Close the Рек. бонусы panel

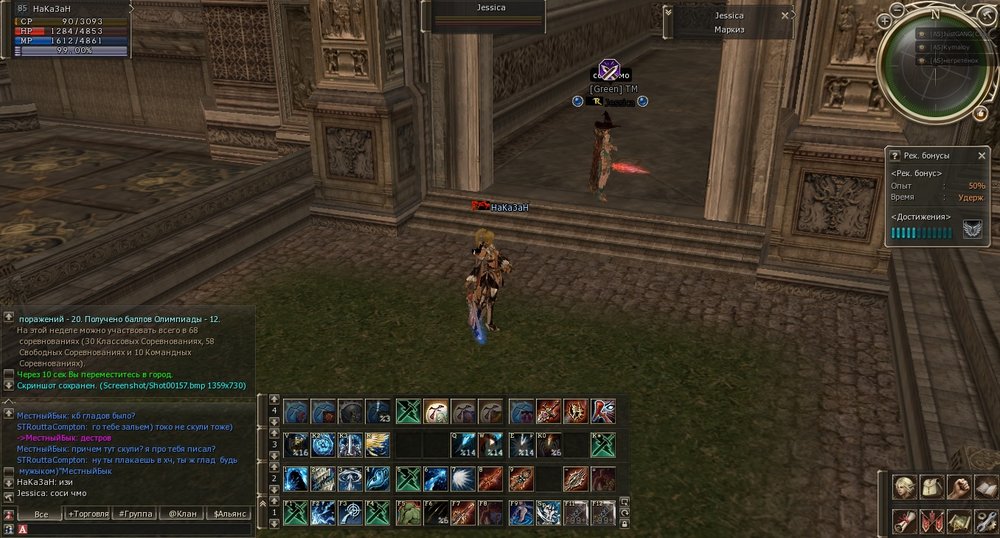pos(983,156)
